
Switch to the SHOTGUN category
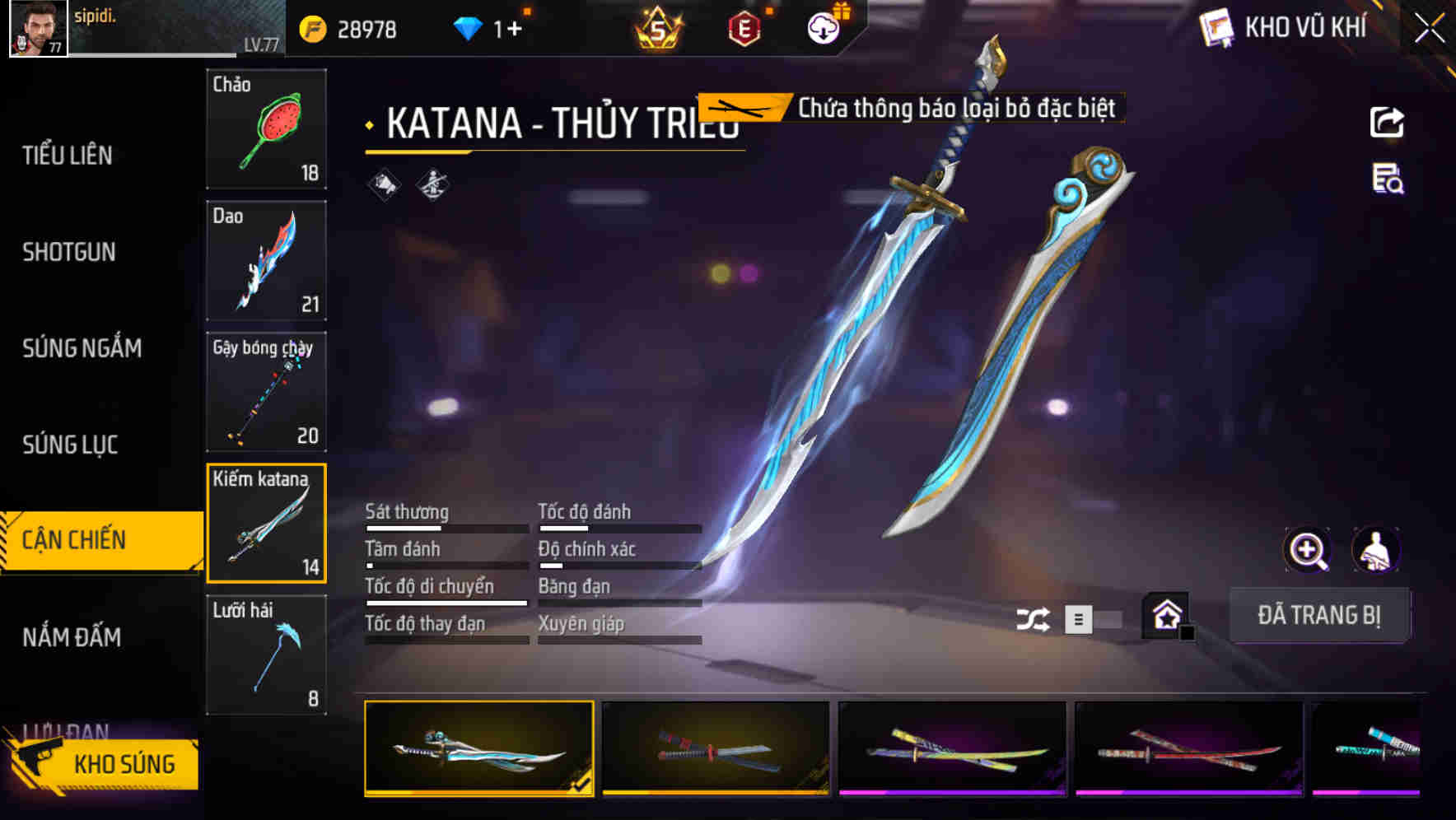[68, 252]
